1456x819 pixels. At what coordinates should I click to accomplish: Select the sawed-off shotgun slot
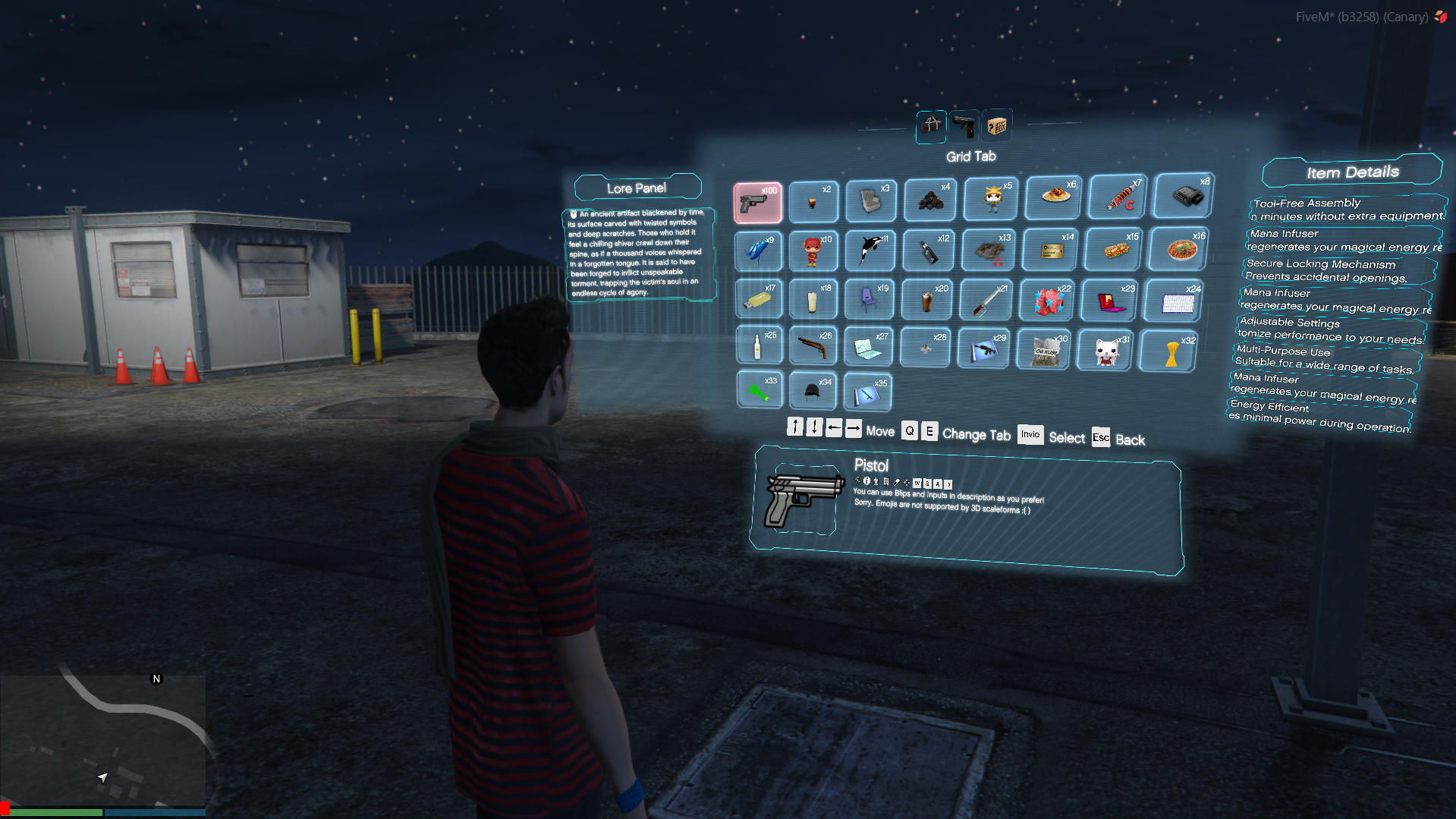[x=813, y=346]
